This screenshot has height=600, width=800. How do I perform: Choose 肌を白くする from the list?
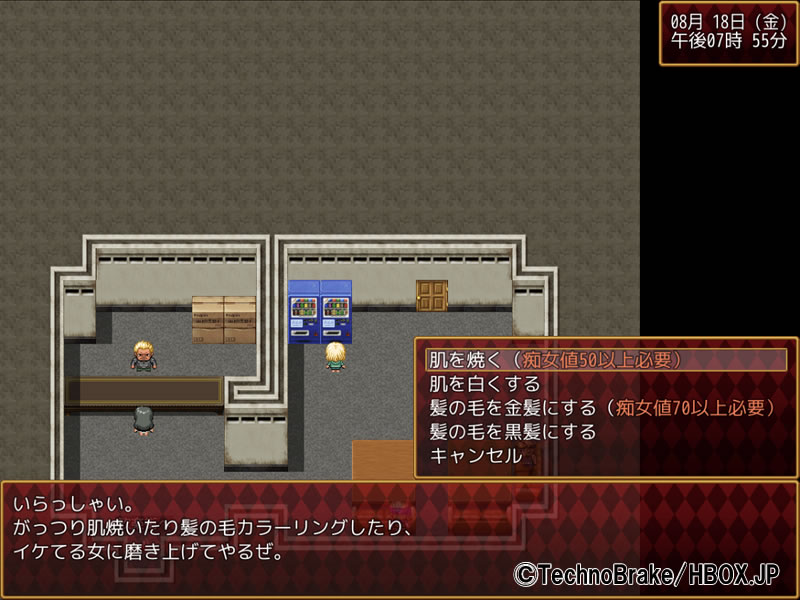click(x=485, y=384)
